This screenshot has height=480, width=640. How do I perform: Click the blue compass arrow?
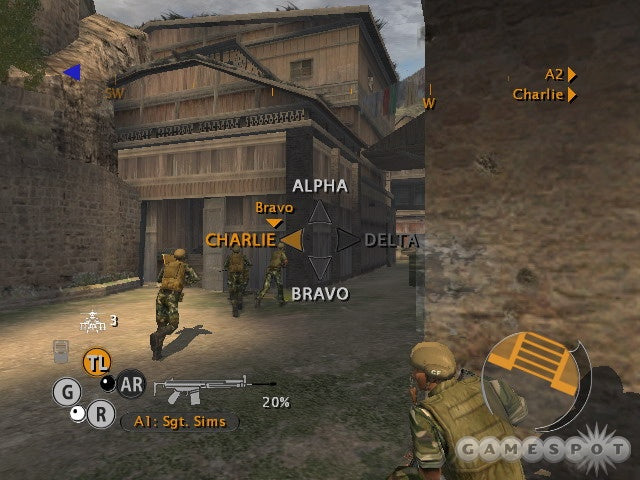tap(71, 72)
